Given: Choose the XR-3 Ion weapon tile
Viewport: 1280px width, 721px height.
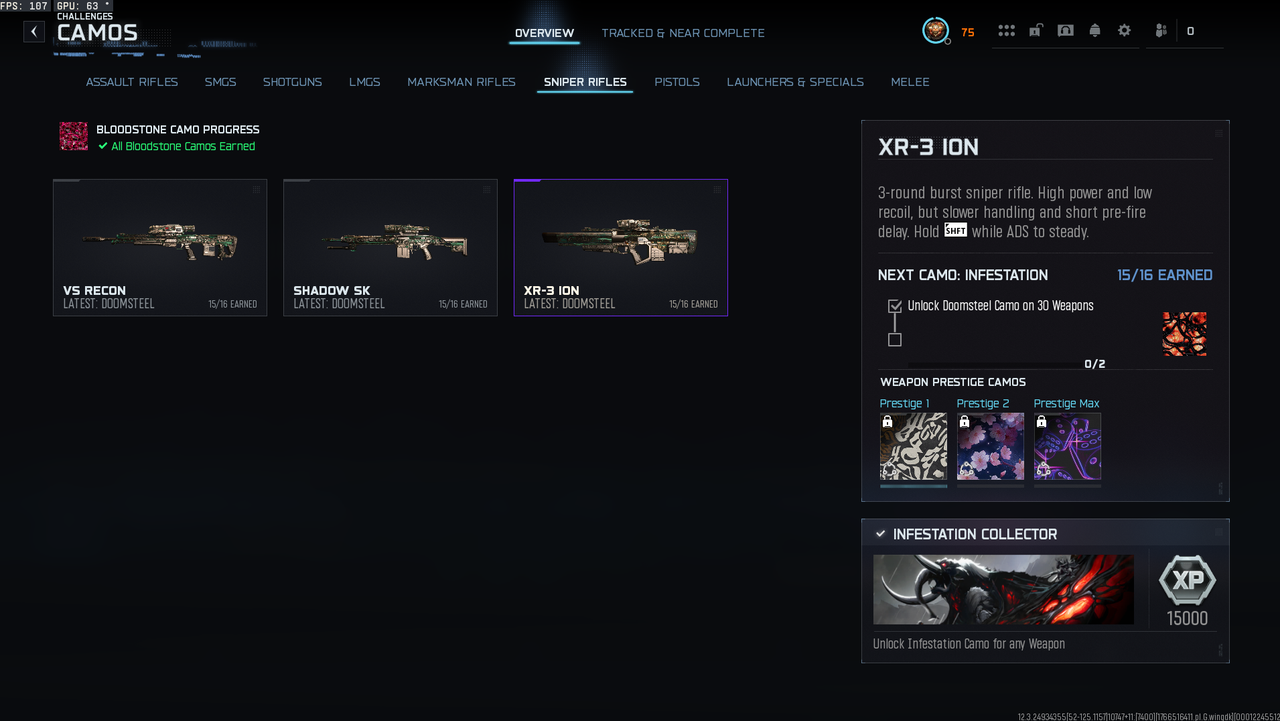Looking at the screenshot, I should pos(620,247).
